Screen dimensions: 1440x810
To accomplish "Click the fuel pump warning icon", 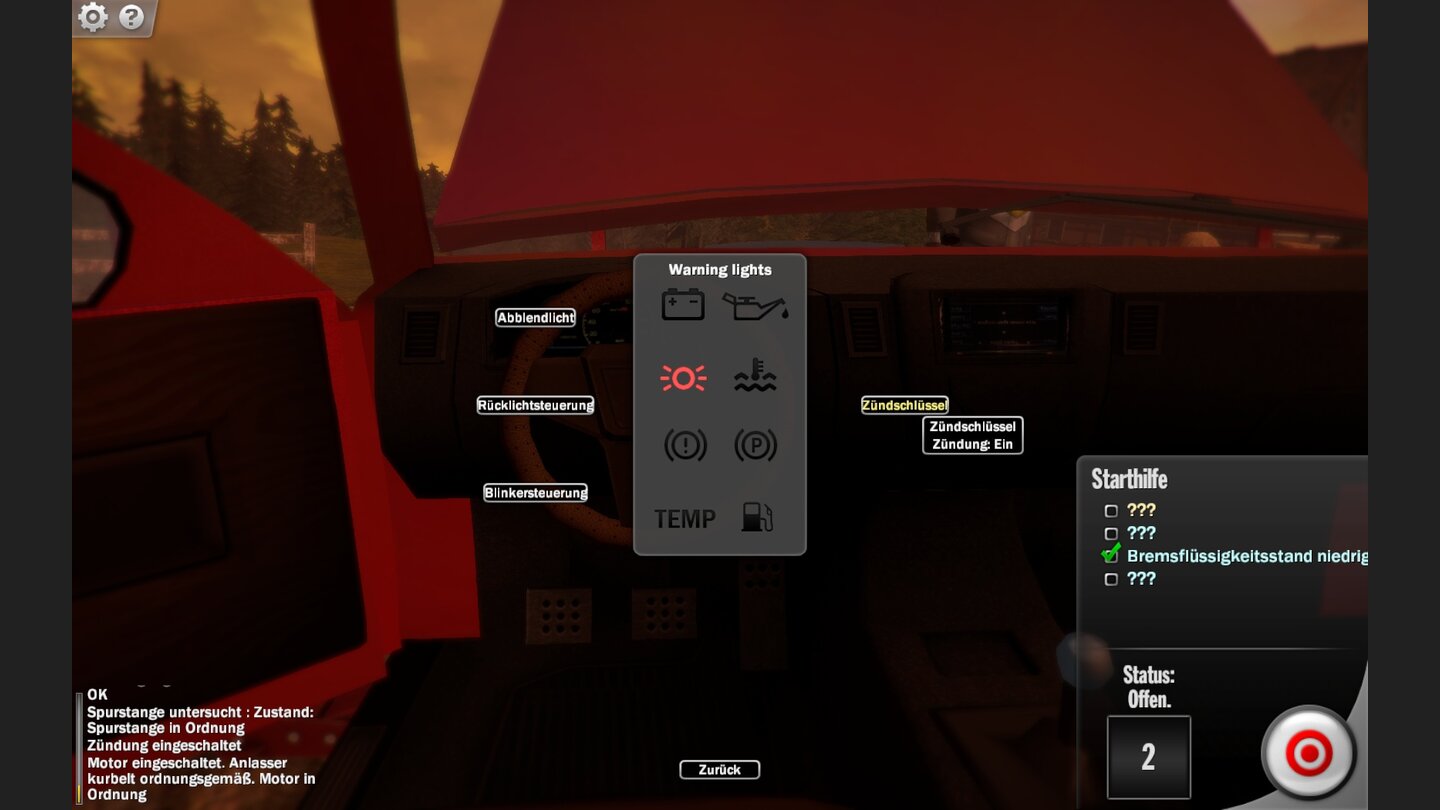I will click(x=756, y=519).
